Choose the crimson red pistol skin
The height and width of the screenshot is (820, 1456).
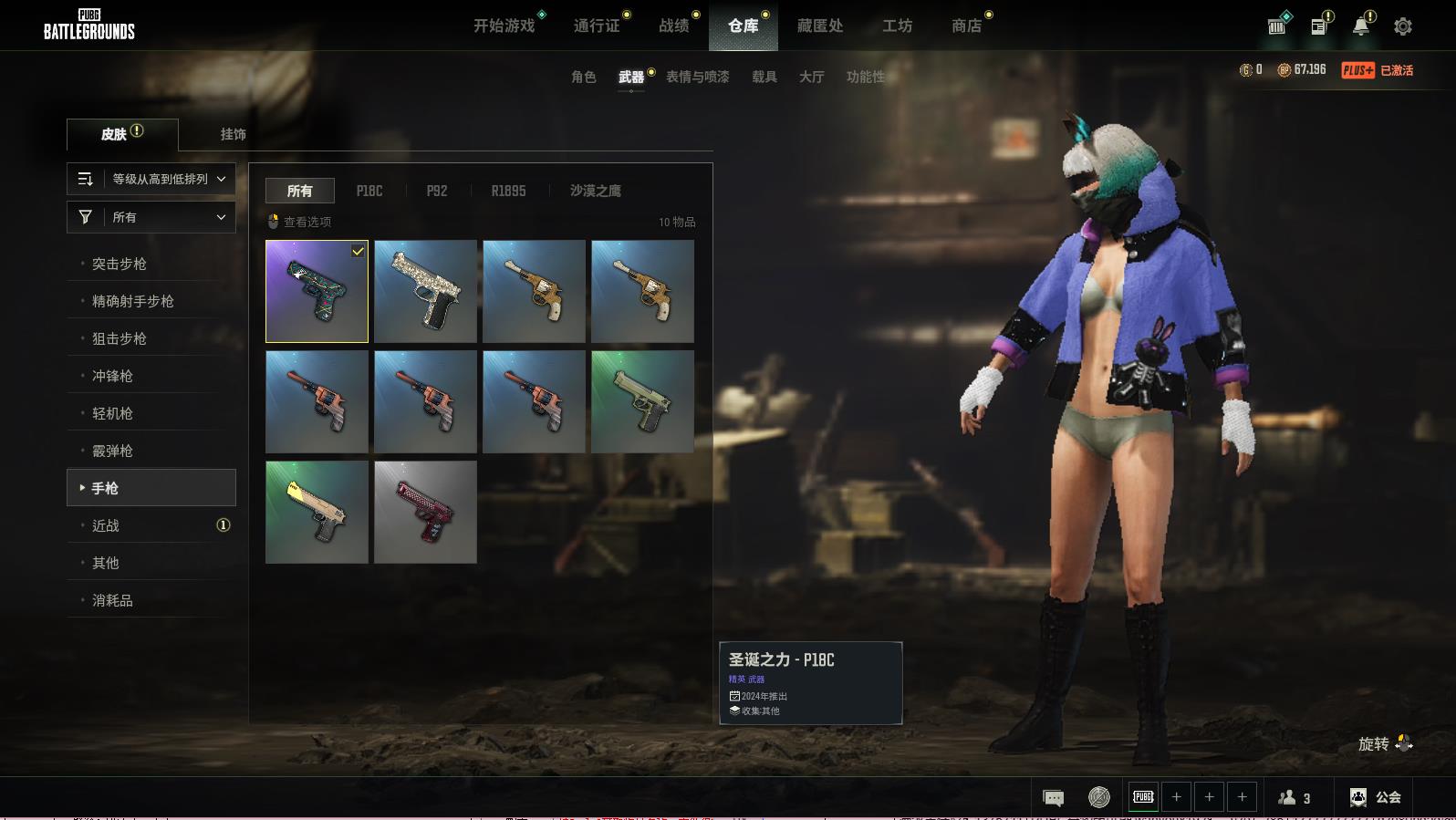click(425, 512)
